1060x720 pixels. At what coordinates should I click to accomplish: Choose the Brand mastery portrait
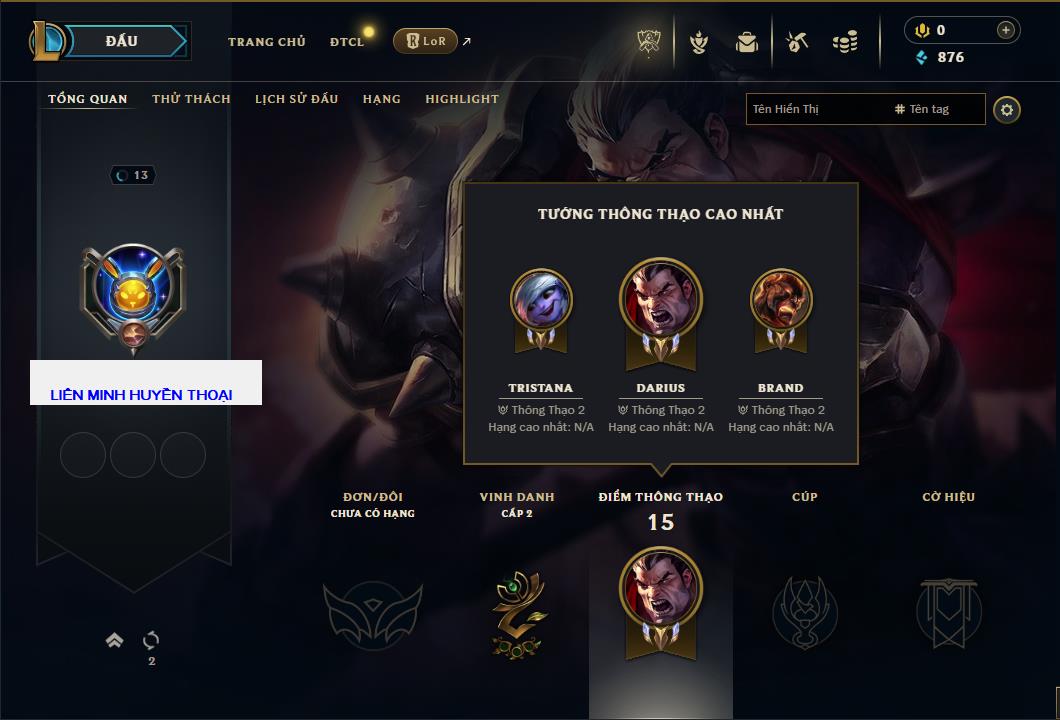coord(781,300)
